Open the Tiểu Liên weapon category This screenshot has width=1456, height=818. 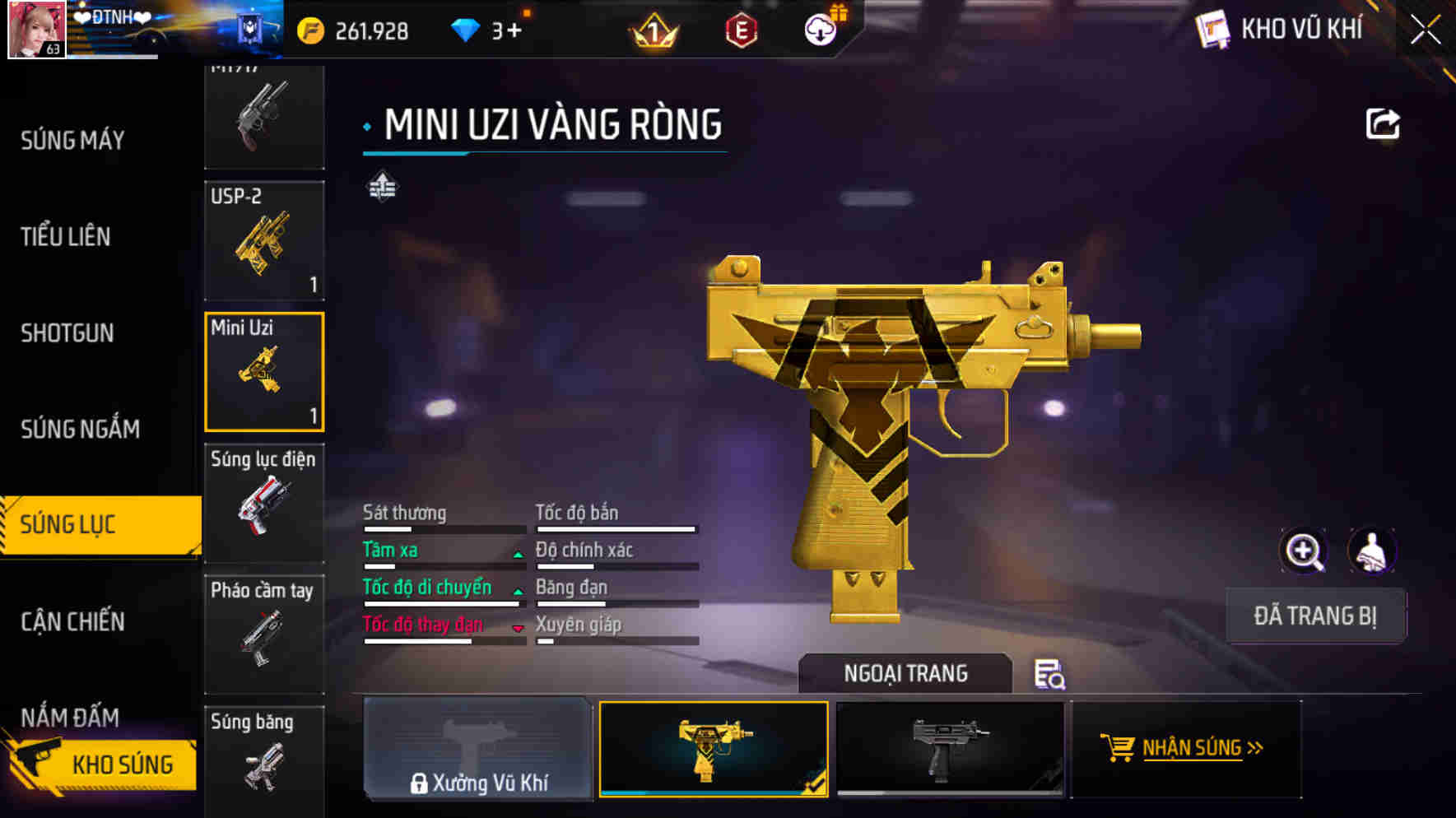[66, 237]
